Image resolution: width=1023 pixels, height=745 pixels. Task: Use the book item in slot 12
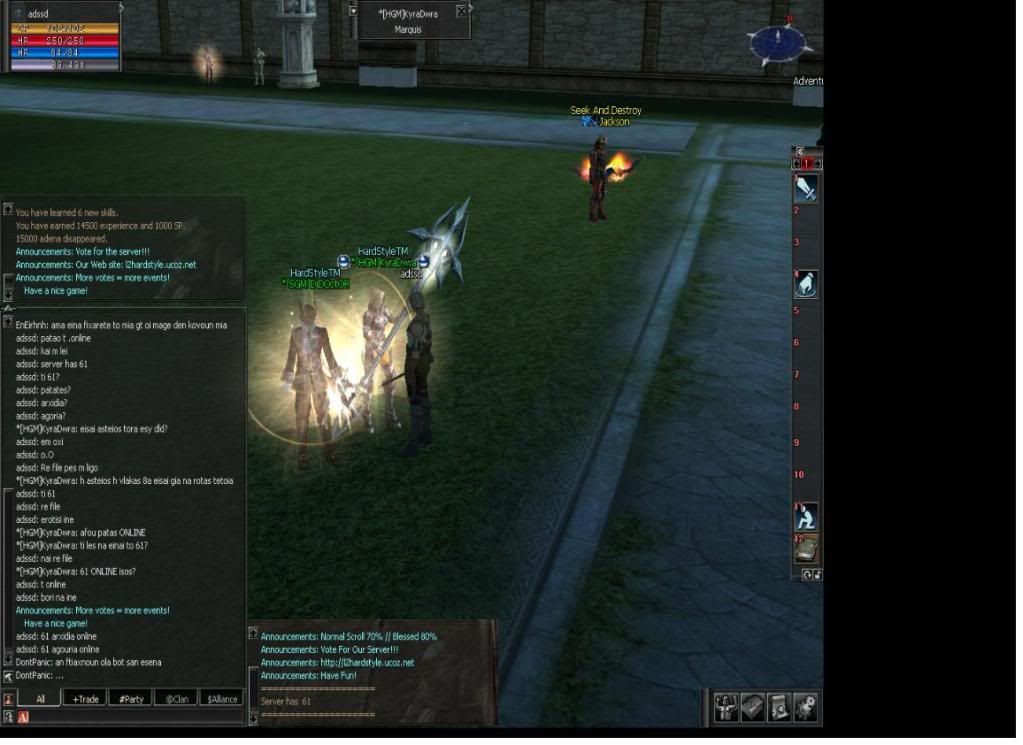(806, 548)
